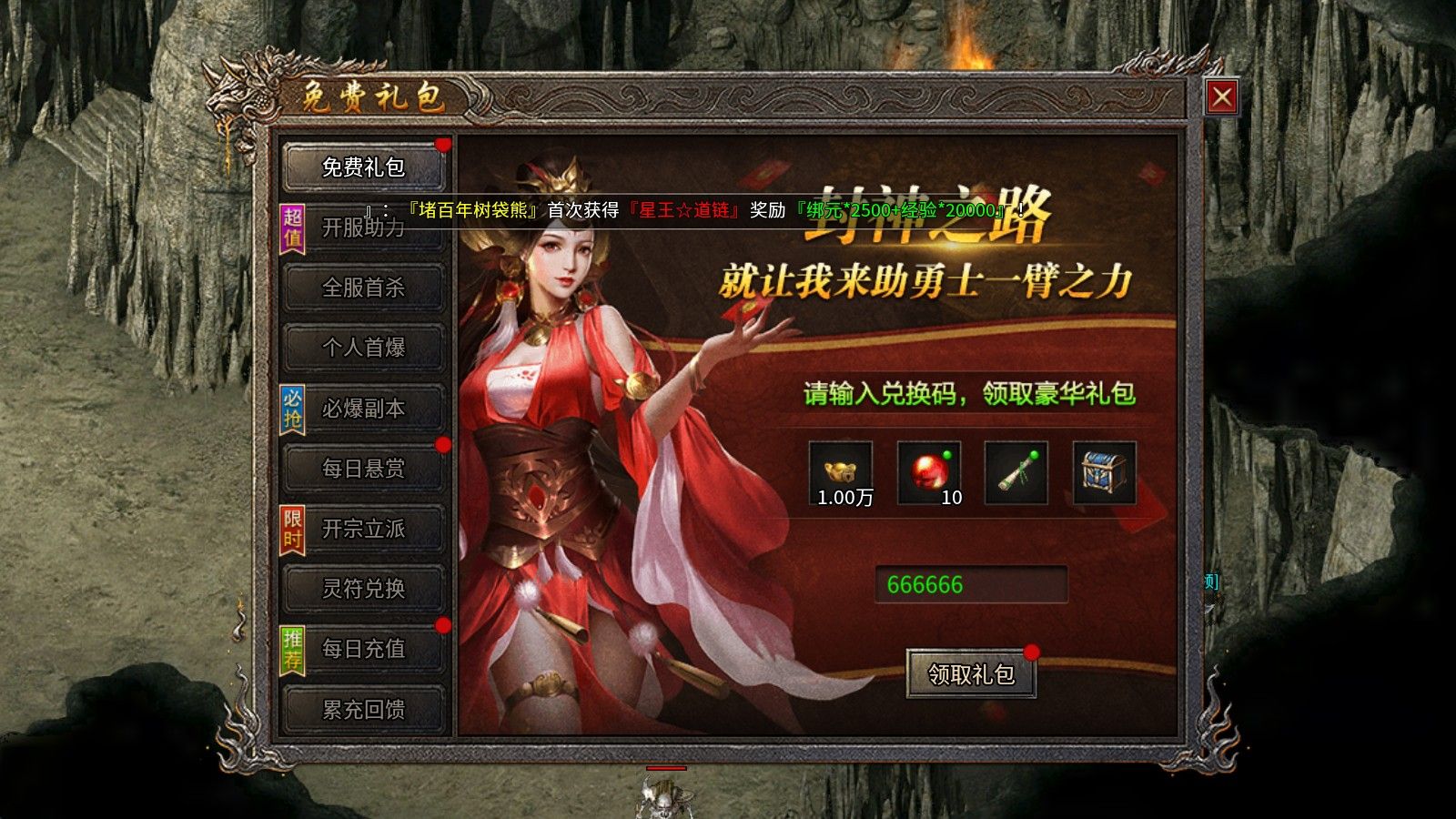Click the 超值 ribbon badge in the sidebar
This screenshot has width=1456, height=819.
290,227
